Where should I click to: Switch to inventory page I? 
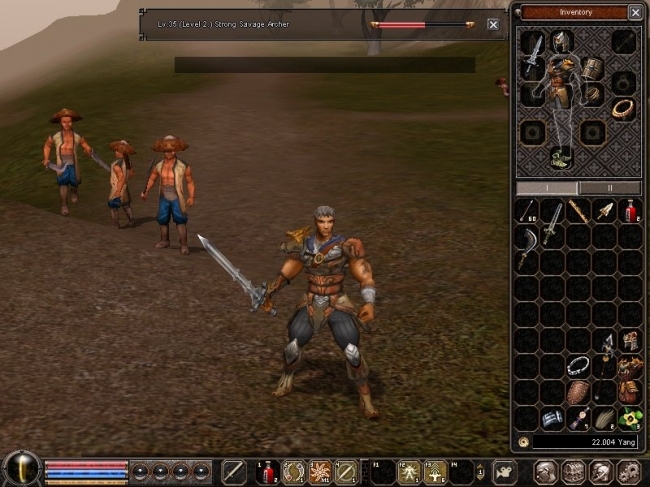coord(547,188)
